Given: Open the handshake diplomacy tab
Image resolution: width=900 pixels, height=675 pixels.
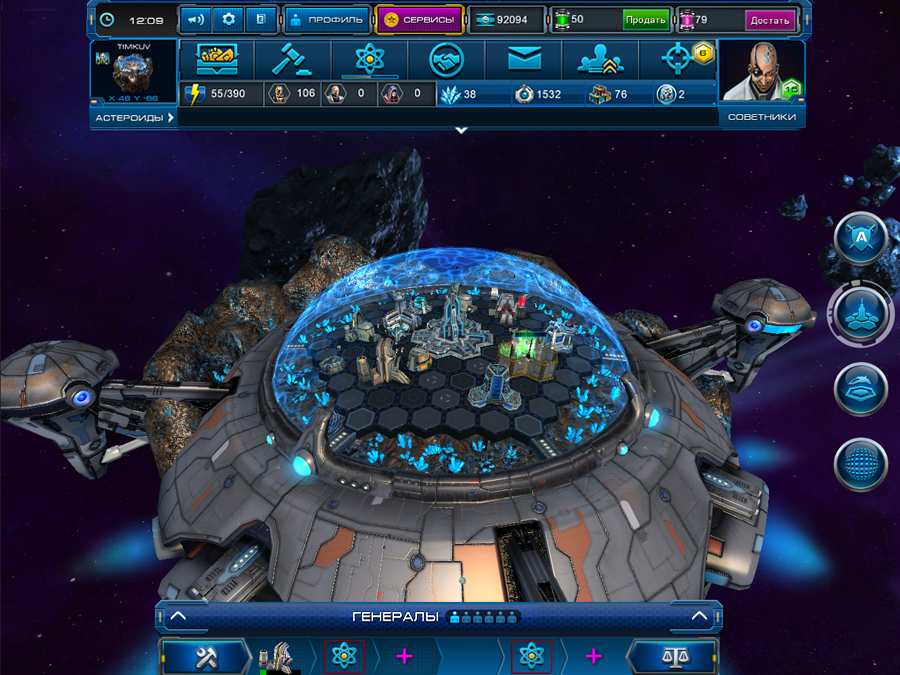Looking at the screenshot, I should (x=446, y=61).
